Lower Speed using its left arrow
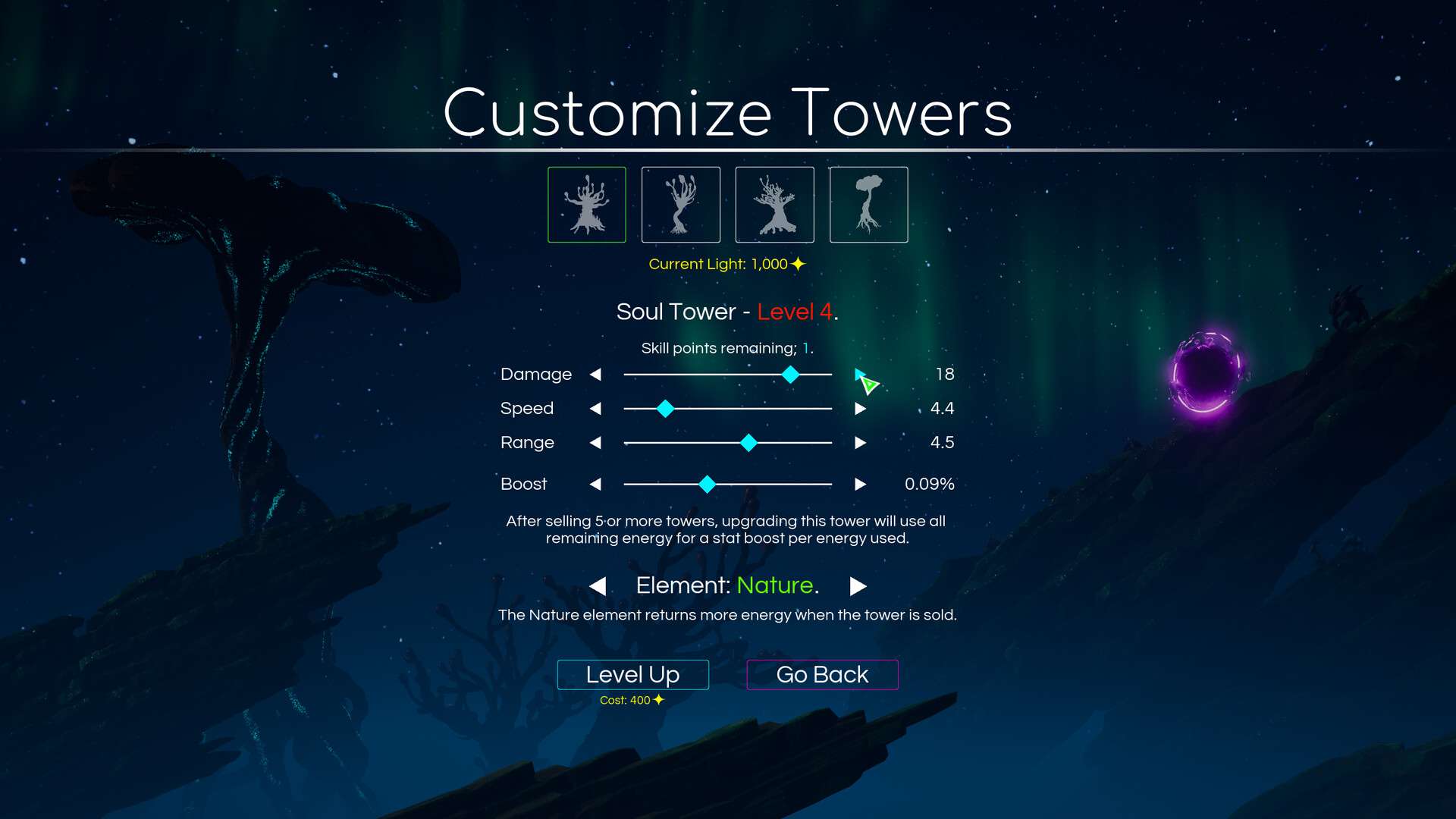Viewport: 1456px width, 819px height. [x=595, y=409]
